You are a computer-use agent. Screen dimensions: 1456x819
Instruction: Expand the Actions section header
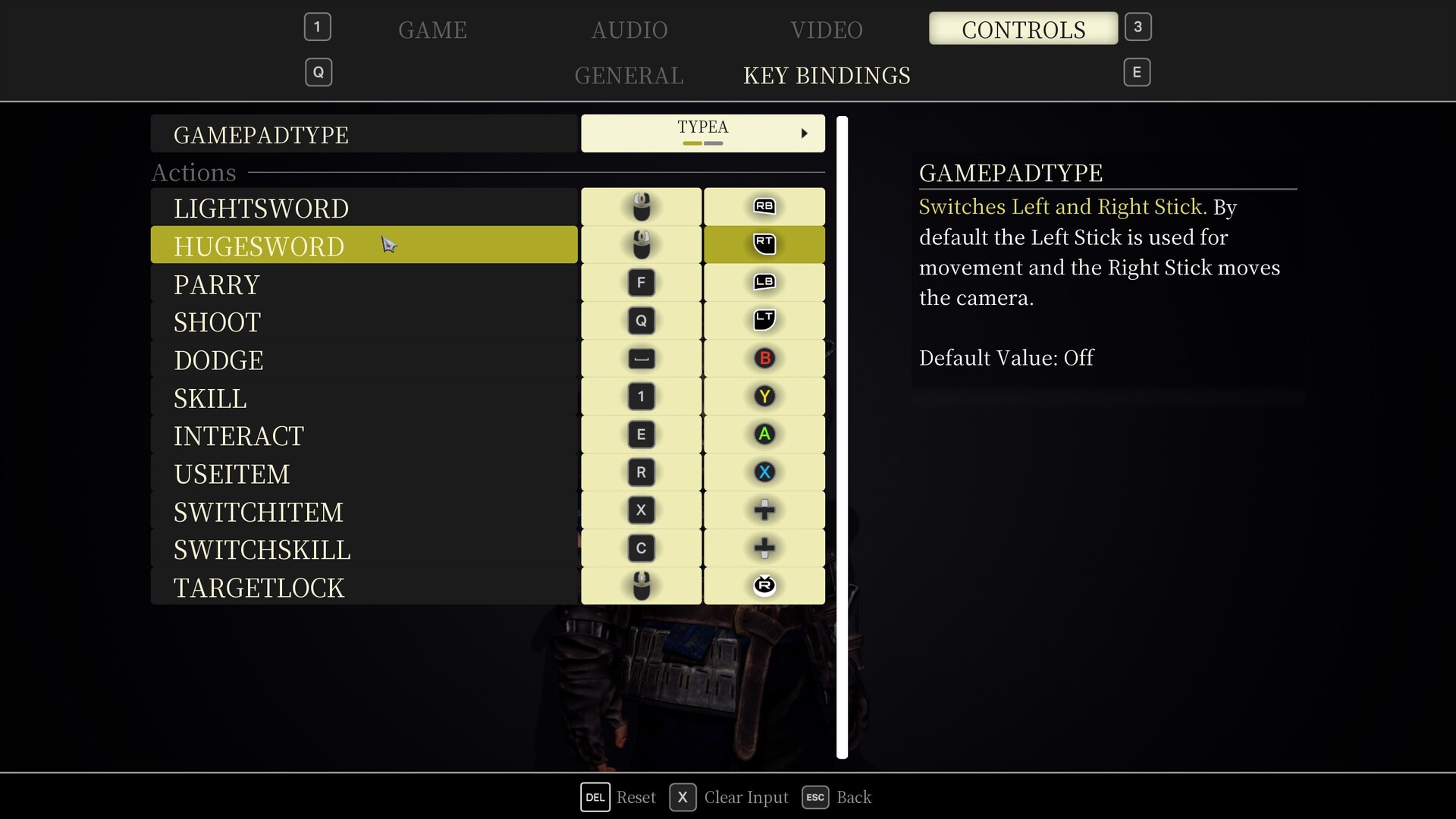click(x=193, y=172)
